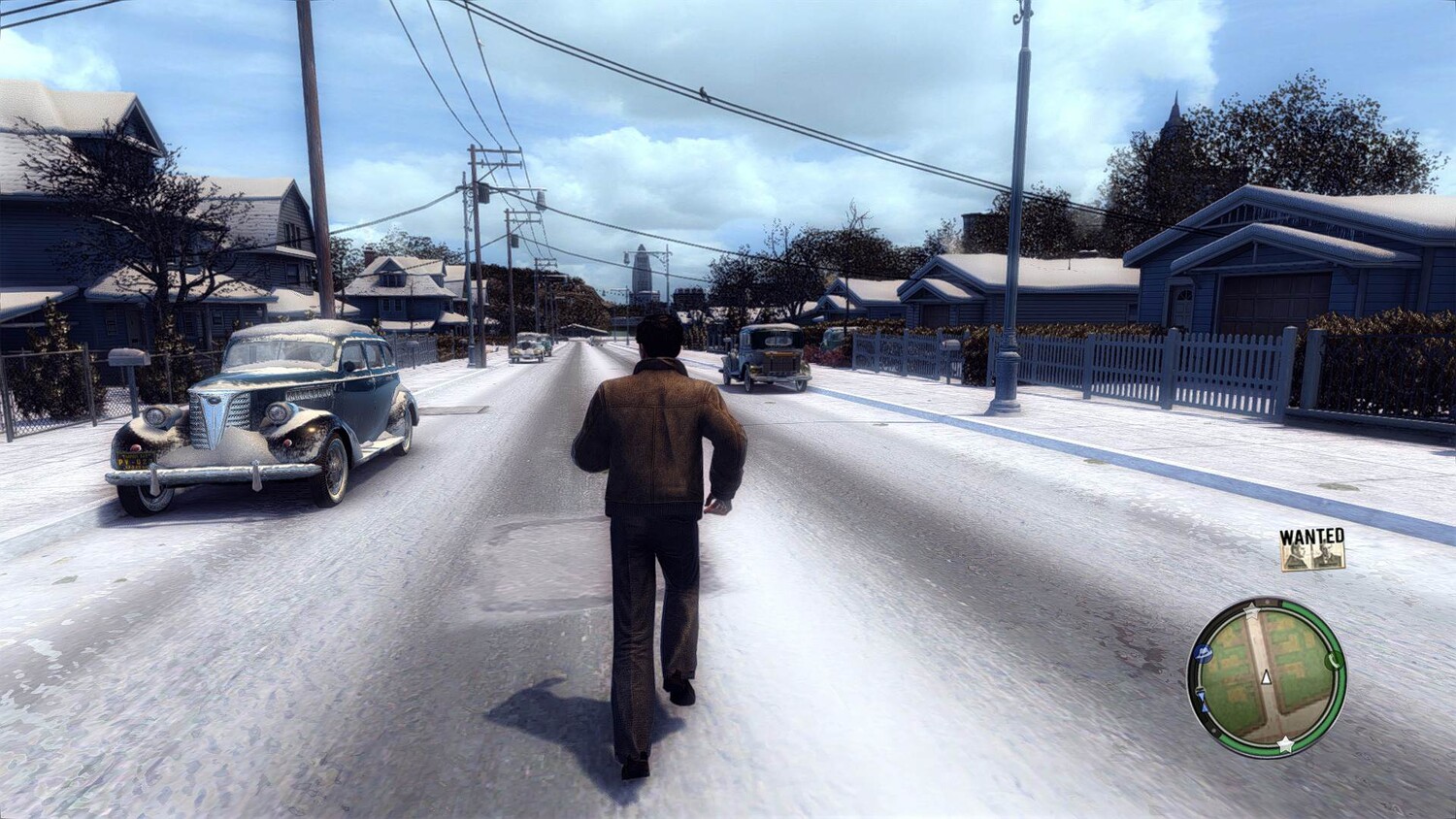Screen dimensions: 1456x819
Task: Select the Wanted poster indicator
Action: click(1312, 550)
